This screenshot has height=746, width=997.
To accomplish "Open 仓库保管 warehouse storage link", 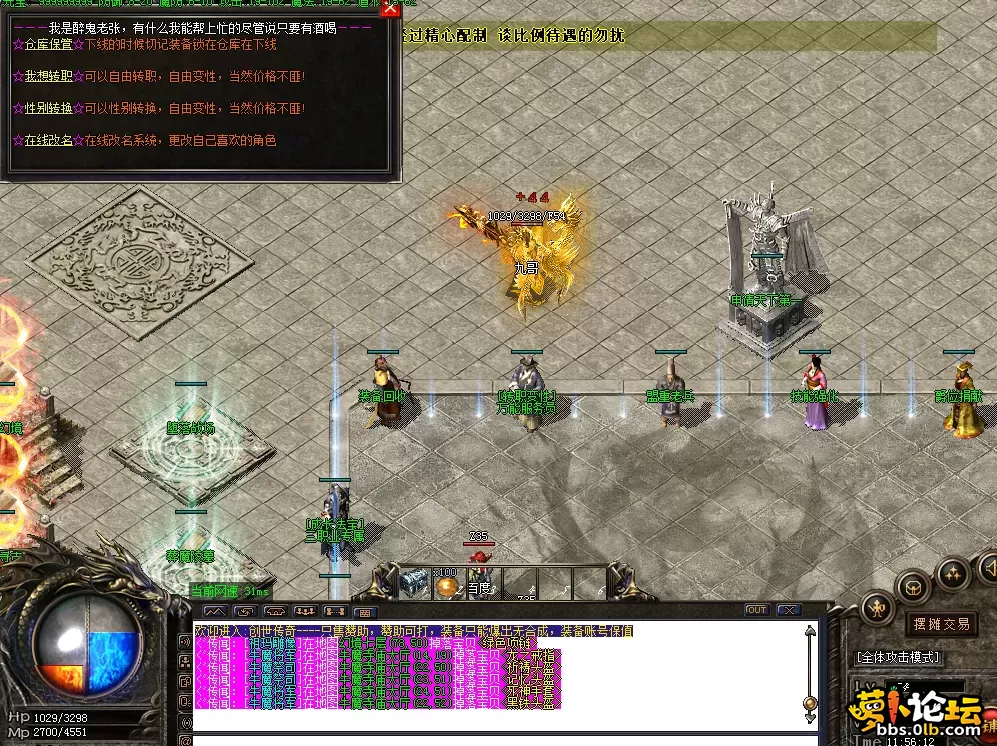I will [48, 45].
